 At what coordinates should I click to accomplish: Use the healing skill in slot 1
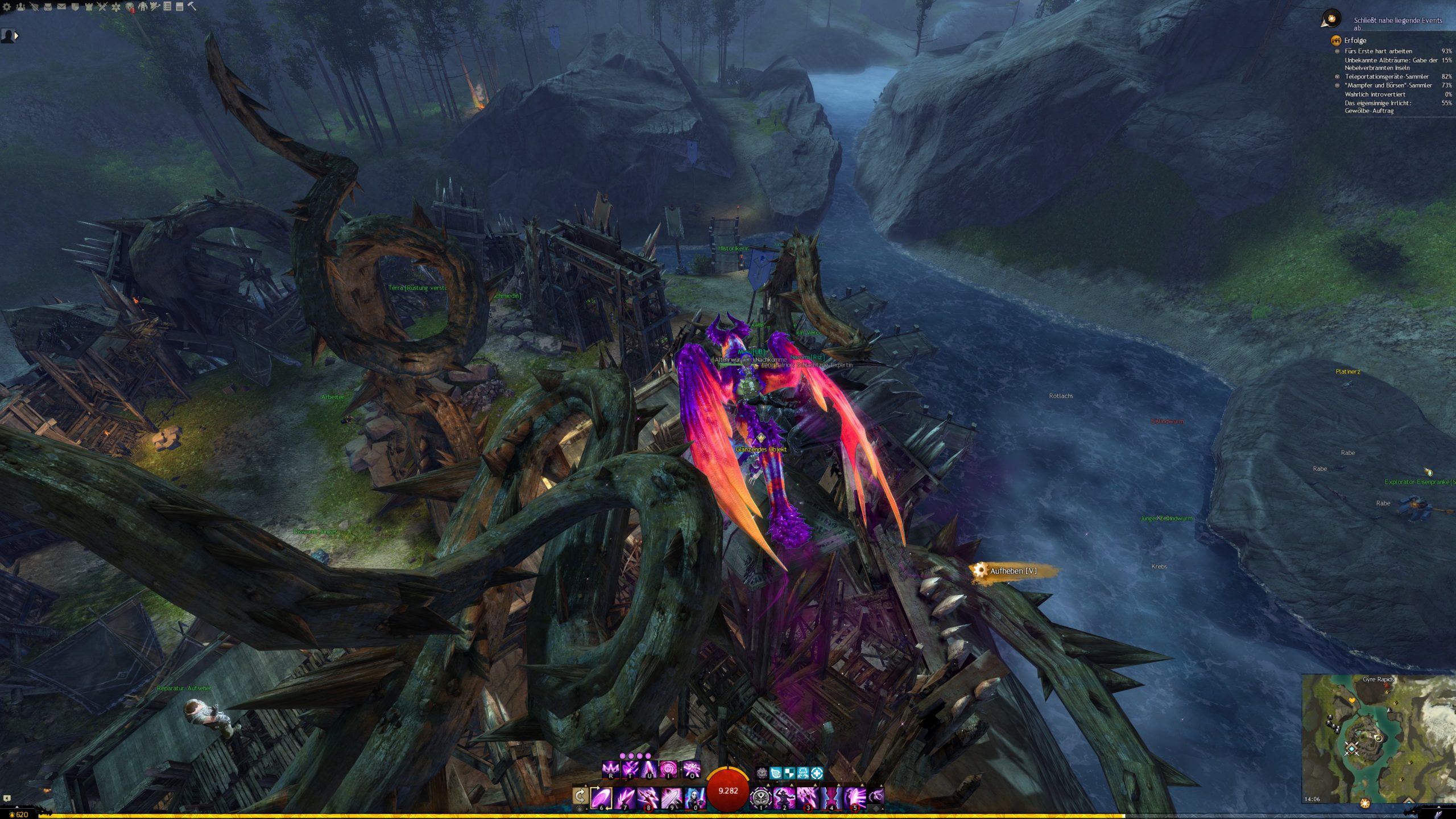[760, 797]
